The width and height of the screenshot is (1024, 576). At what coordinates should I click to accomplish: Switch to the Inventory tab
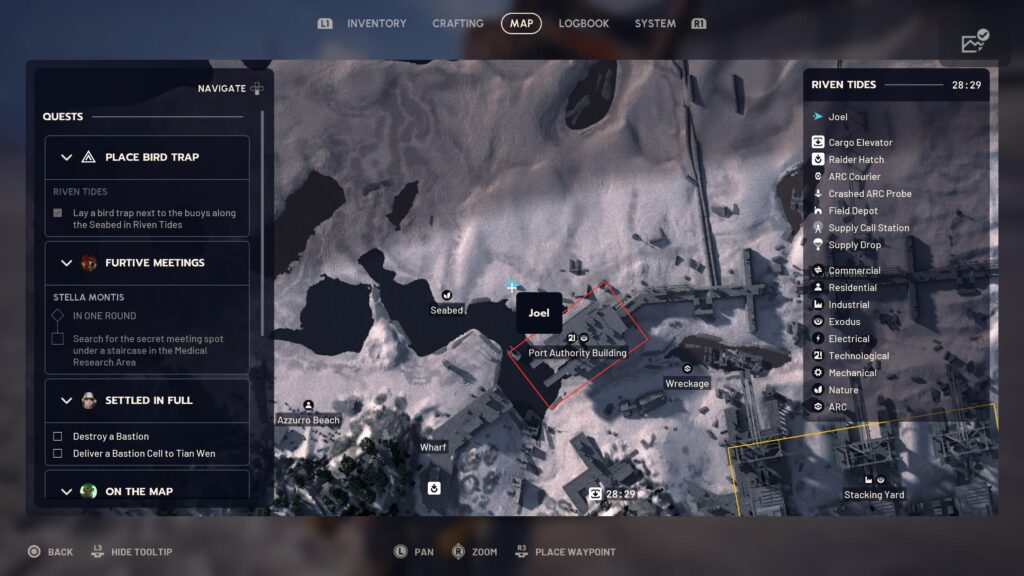click(x=376, y=23)
